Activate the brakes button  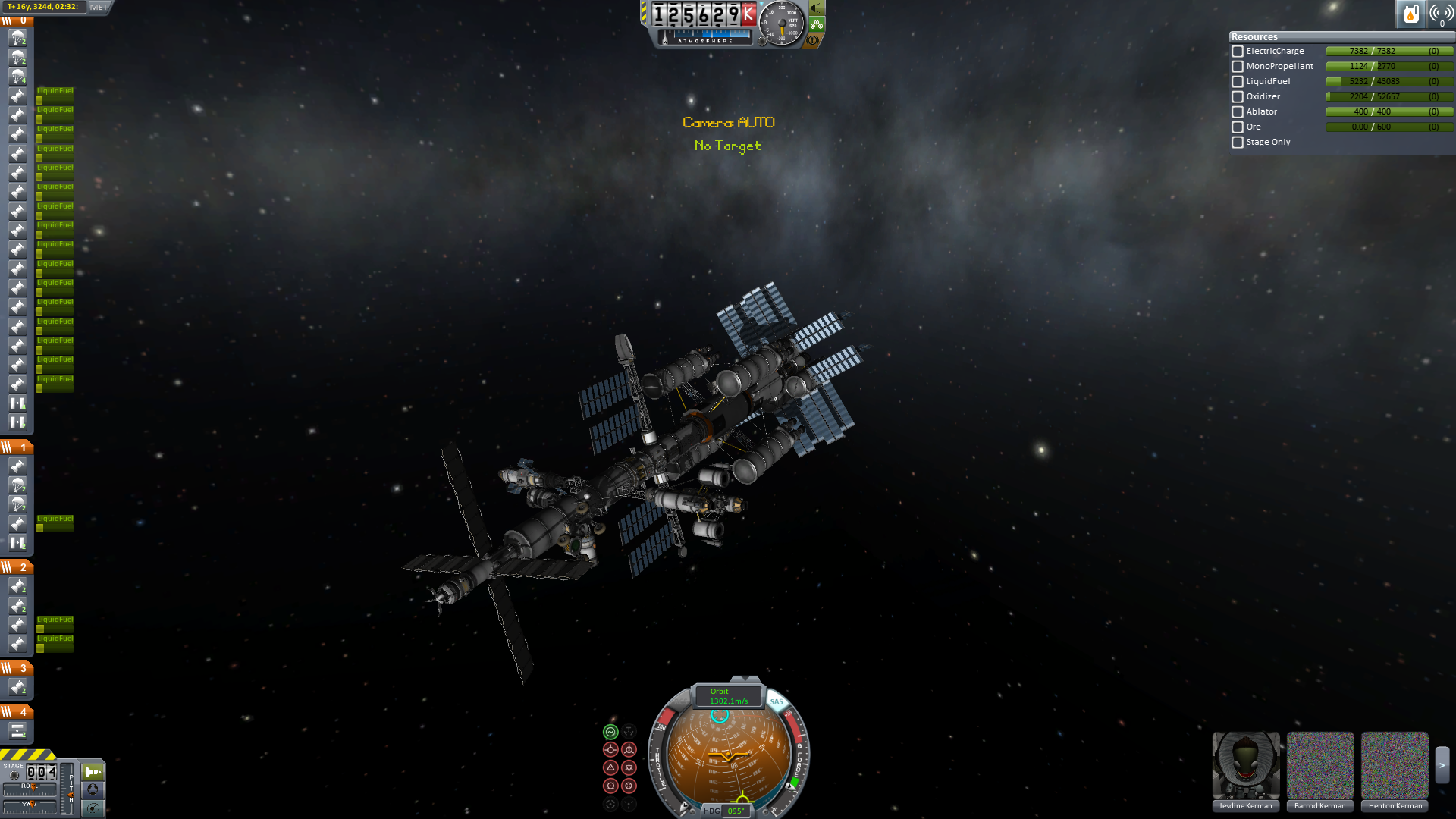click(x=813, y=40)
